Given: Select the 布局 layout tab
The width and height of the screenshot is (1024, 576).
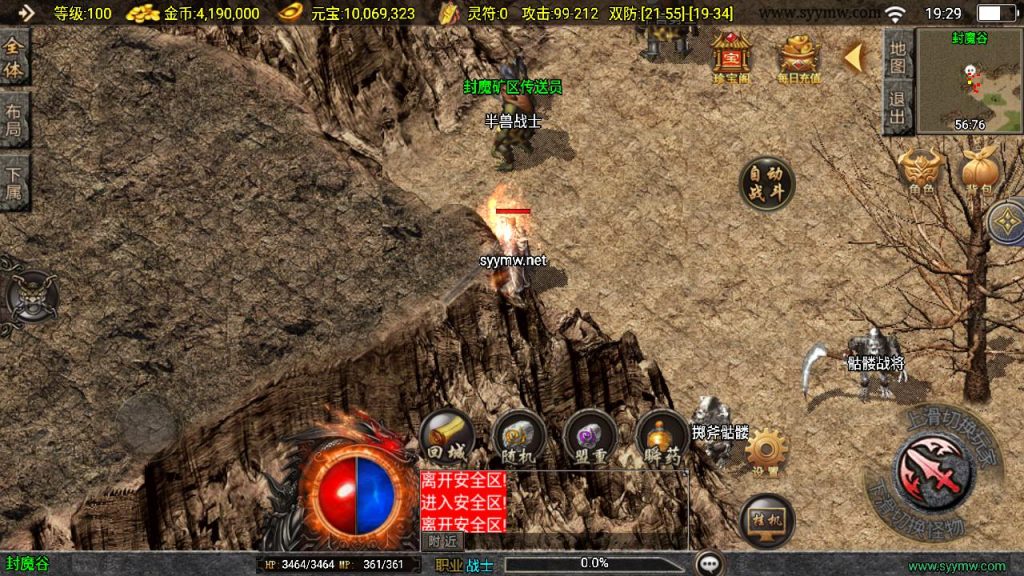Looking at the screenshot, I should point(14,120).
